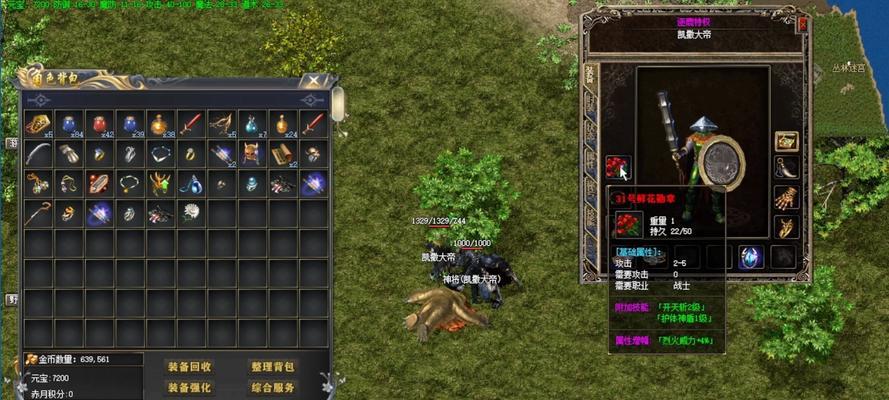Select the gold book item in bag
Viewport: 889px width, 400px height.
(38, 123)
